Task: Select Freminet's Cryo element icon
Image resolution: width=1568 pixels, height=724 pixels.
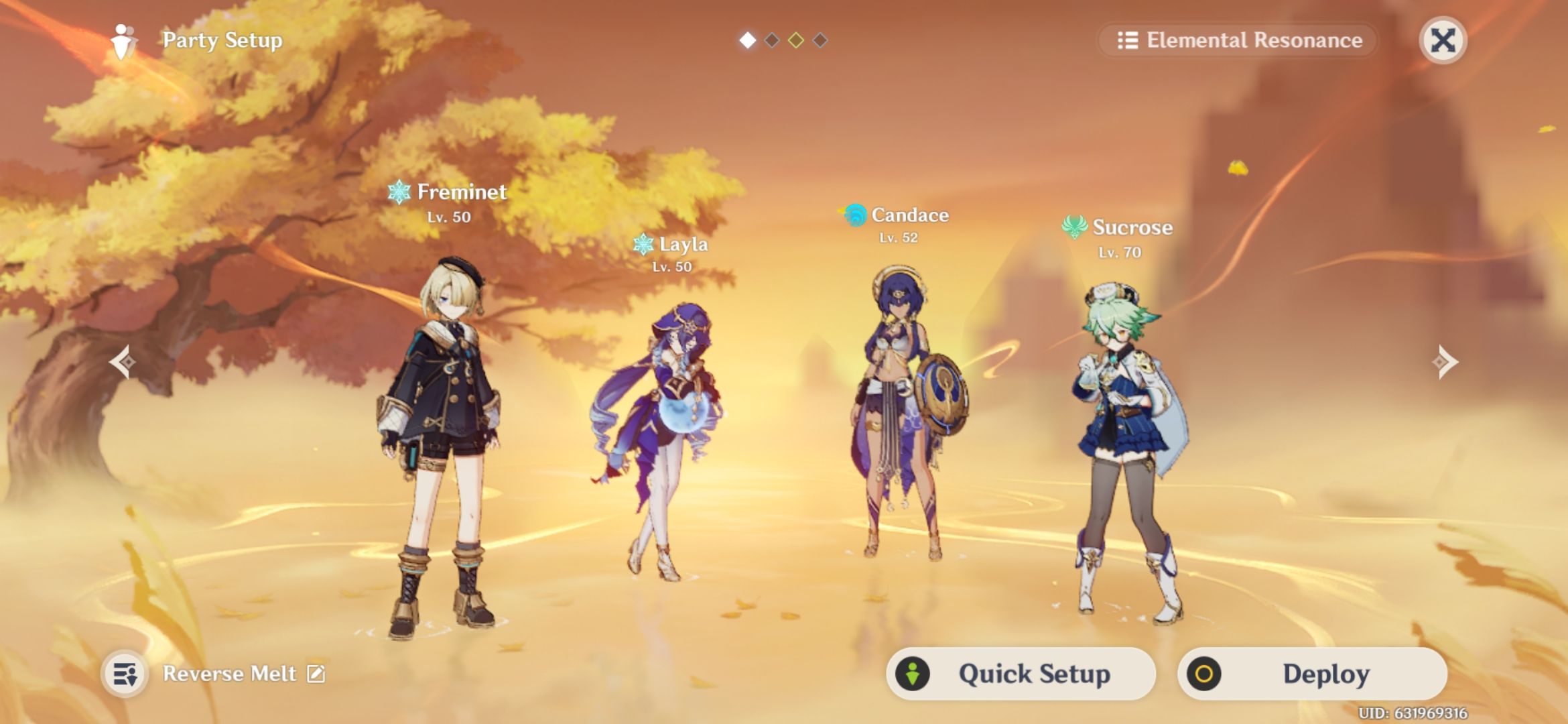Action: pyautogui.click(x=400, y=193)
